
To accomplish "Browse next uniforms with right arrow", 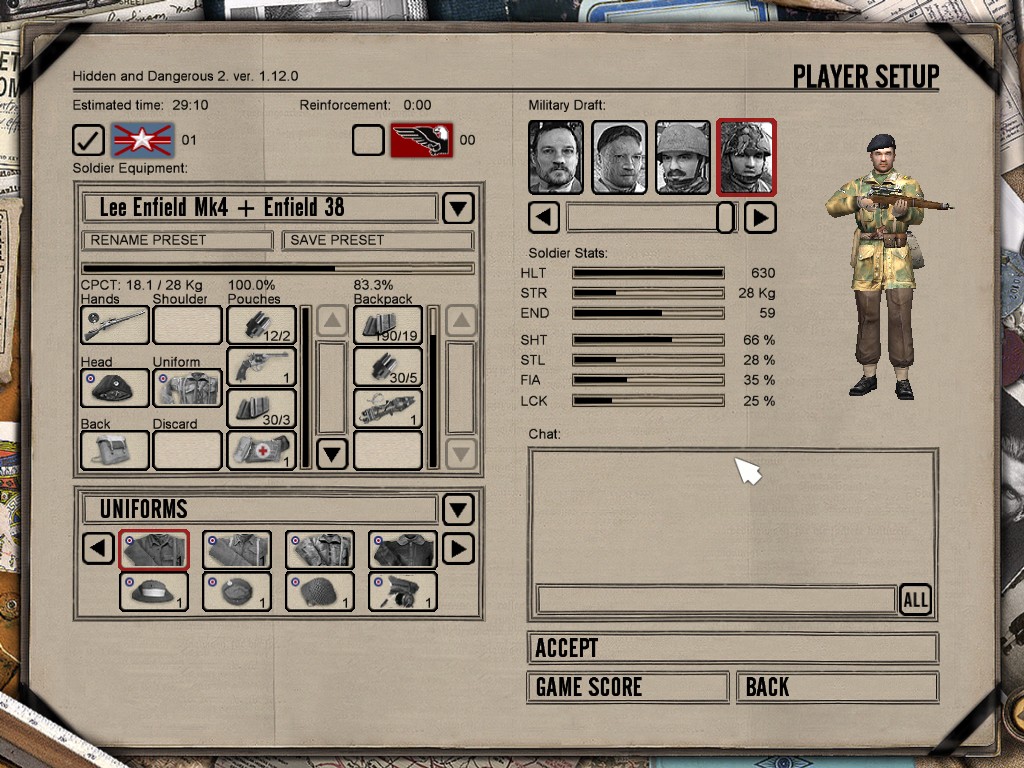I will (x=458, y=549).
